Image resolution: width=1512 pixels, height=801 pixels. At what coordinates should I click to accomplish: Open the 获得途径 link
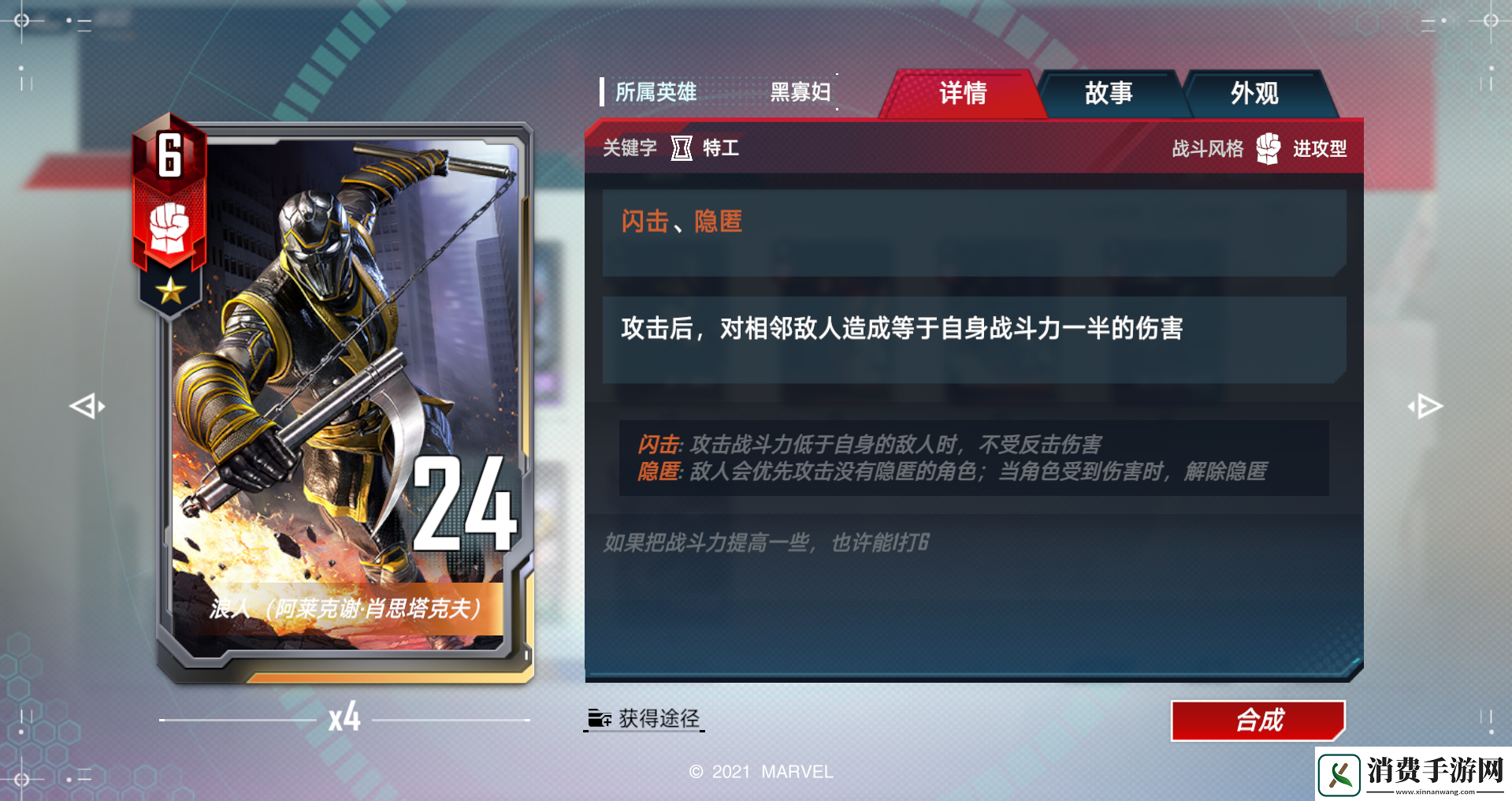pyautogui.click(x=660, y=718)
